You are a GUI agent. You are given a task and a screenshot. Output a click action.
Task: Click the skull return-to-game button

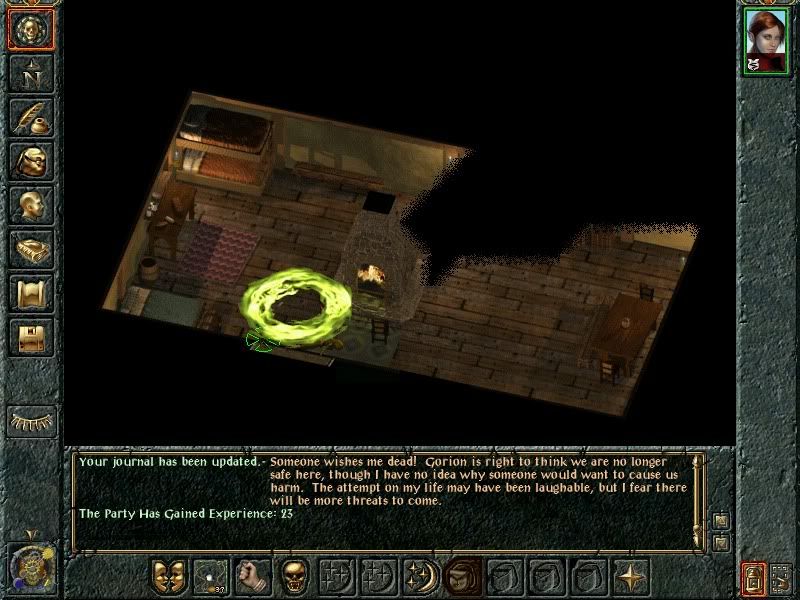pos(30,29)
